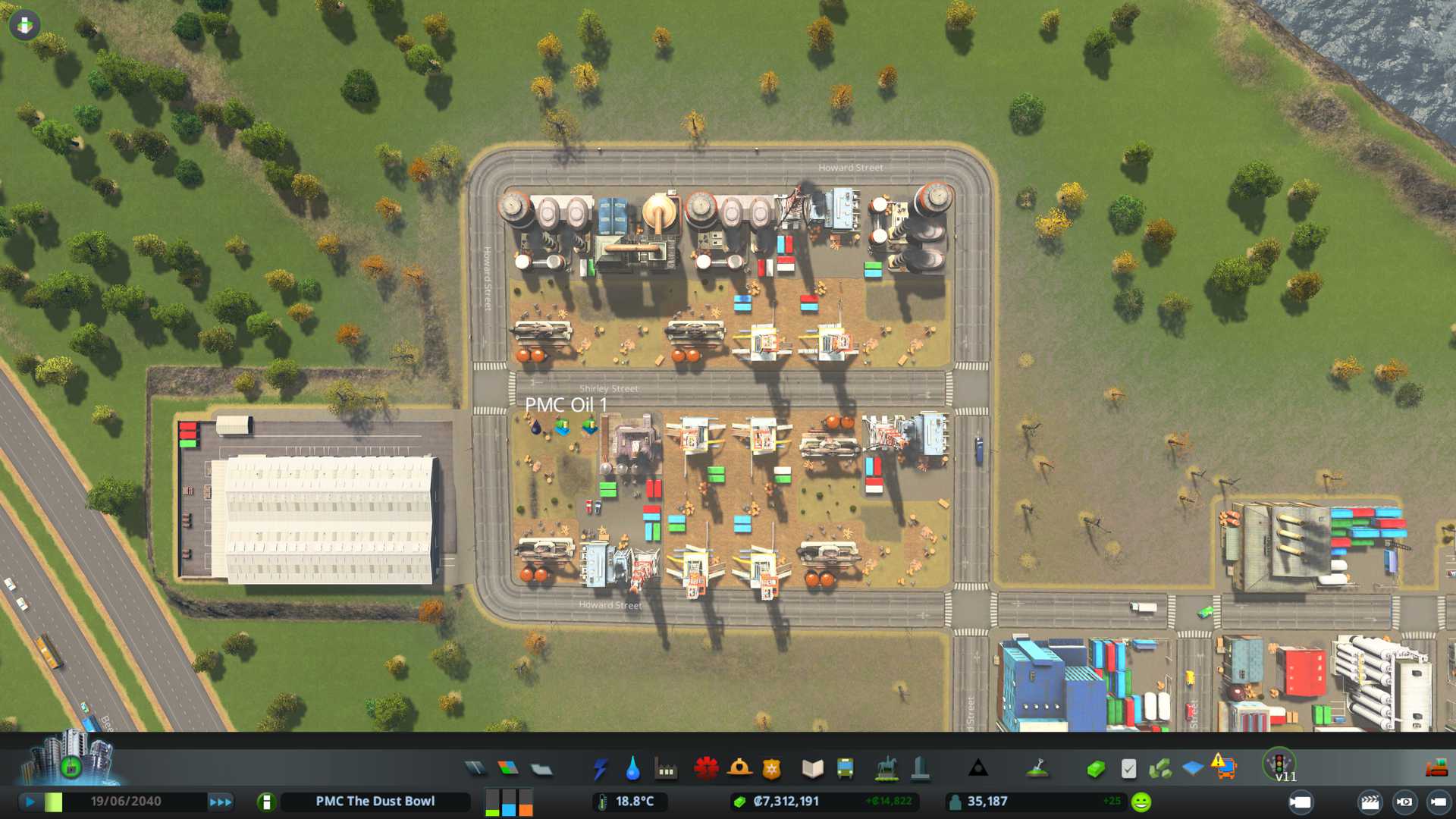Toggle the play/pause simulation button
Image resolution: width=1456 pixels, height=819 pixels.
30,802
